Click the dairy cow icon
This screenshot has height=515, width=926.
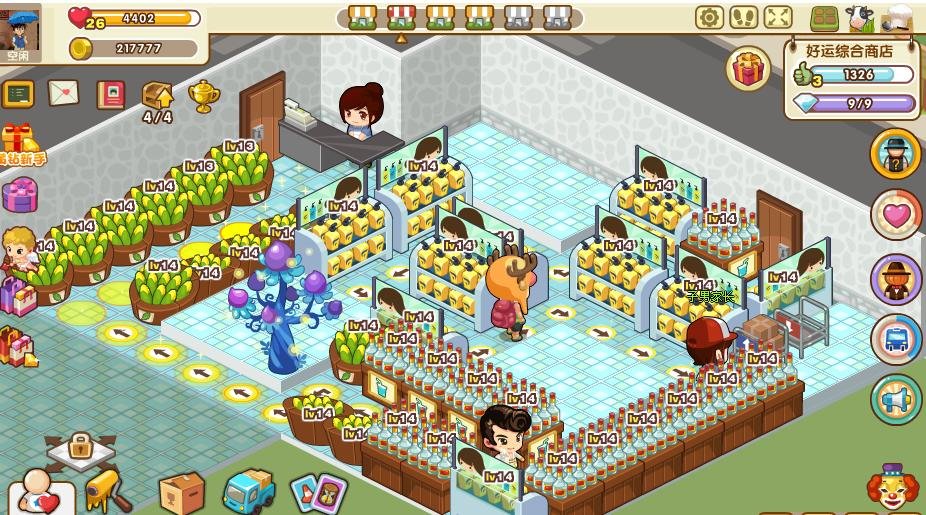point(859,17)
